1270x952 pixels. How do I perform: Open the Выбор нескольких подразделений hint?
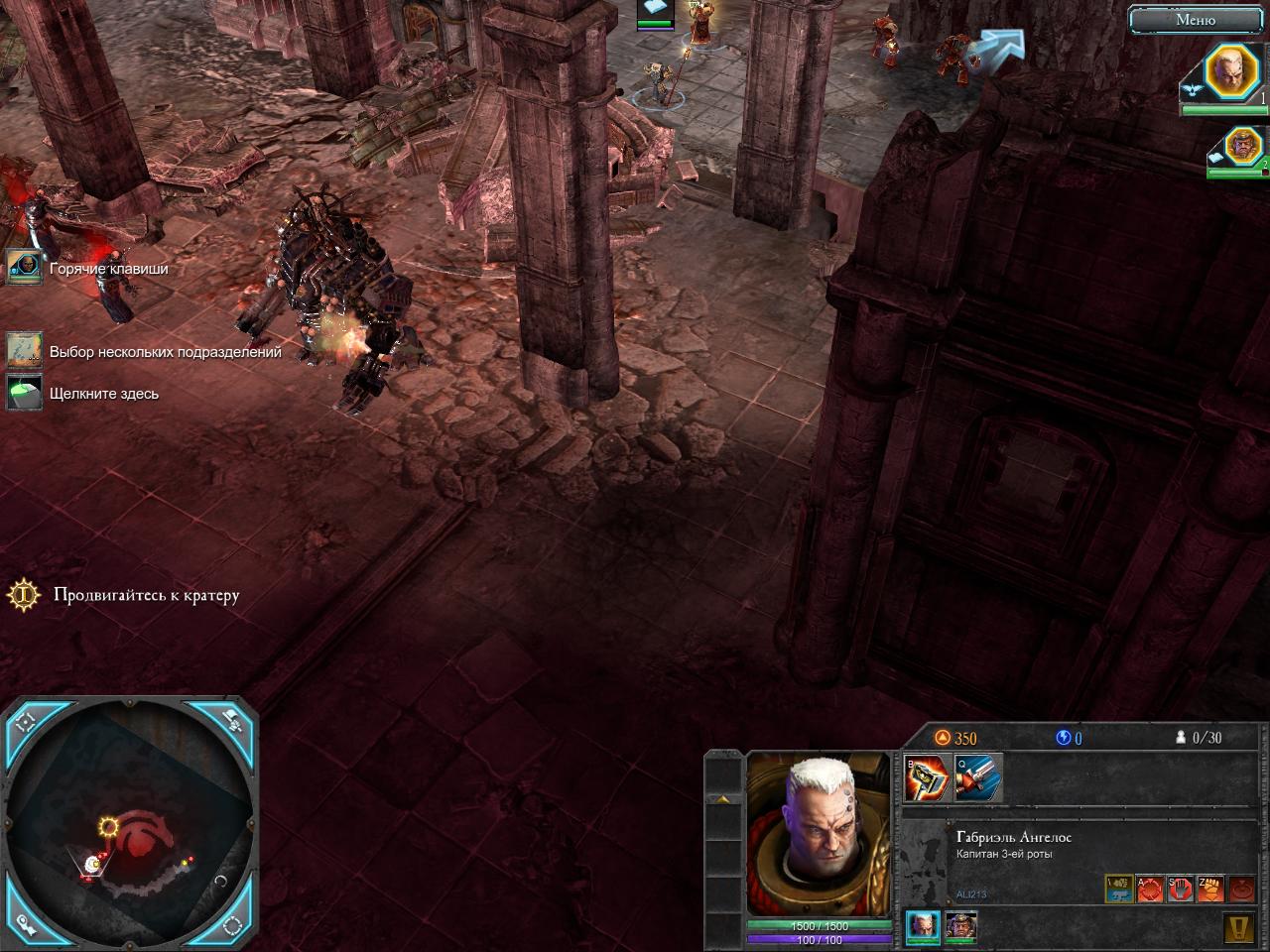coord(24,351)
